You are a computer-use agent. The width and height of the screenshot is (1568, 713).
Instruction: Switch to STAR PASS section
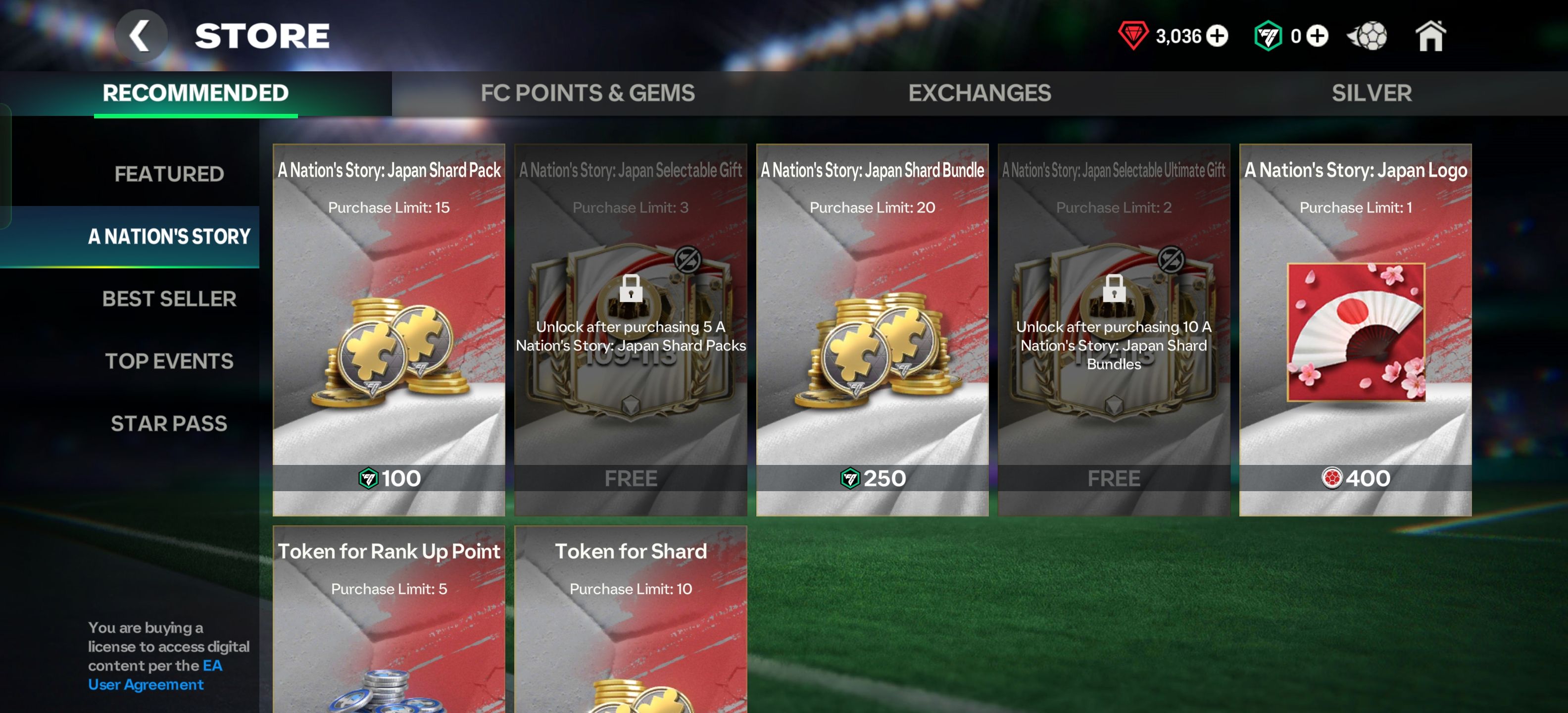(x=169, y=423)
